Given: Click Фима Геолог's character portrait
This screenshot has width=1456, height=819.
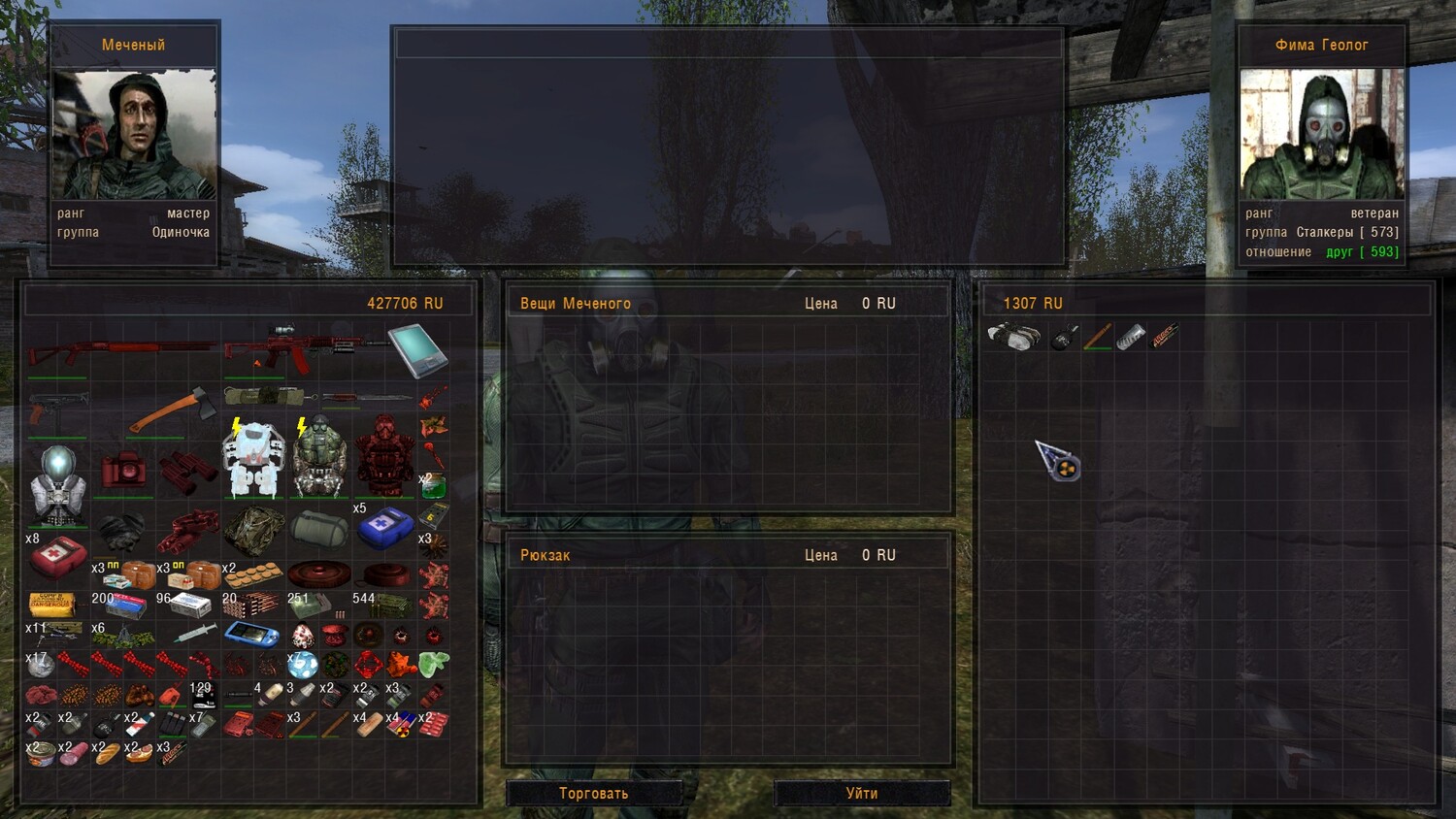Looking at the screenshot, I should (1321, 134).
